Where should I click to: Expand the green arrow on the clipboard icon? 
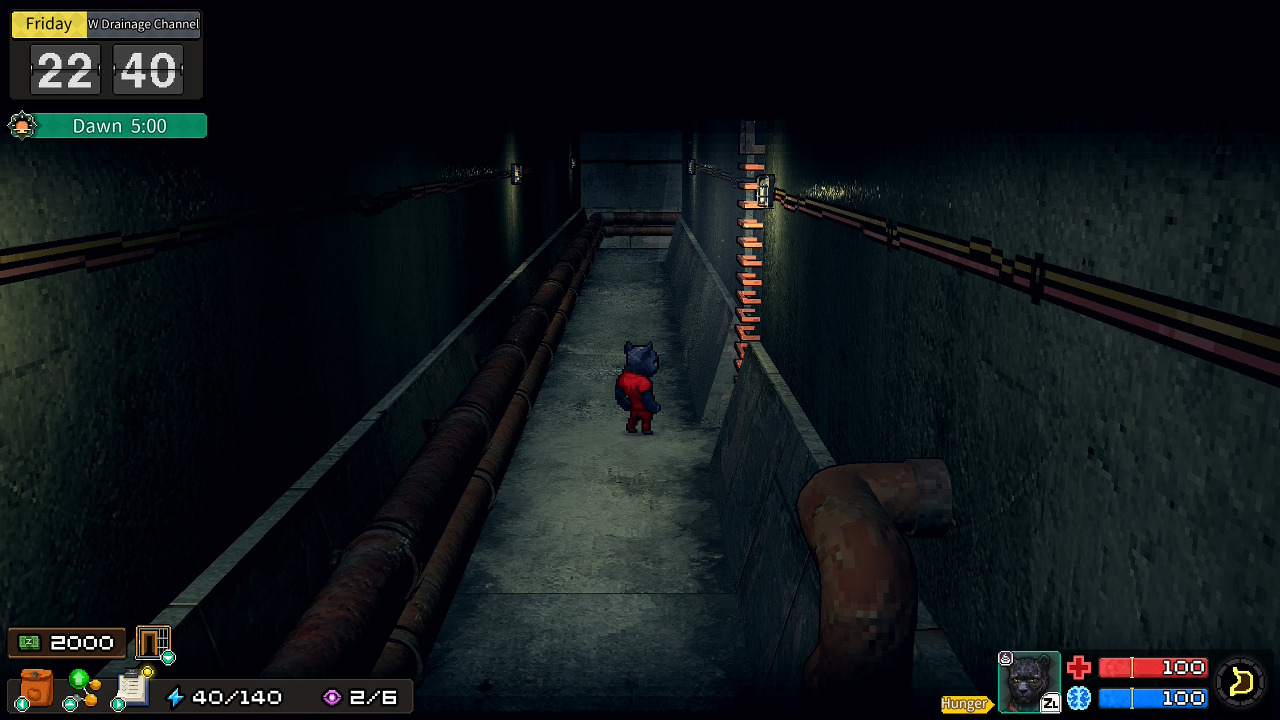[x=117, y=703]
